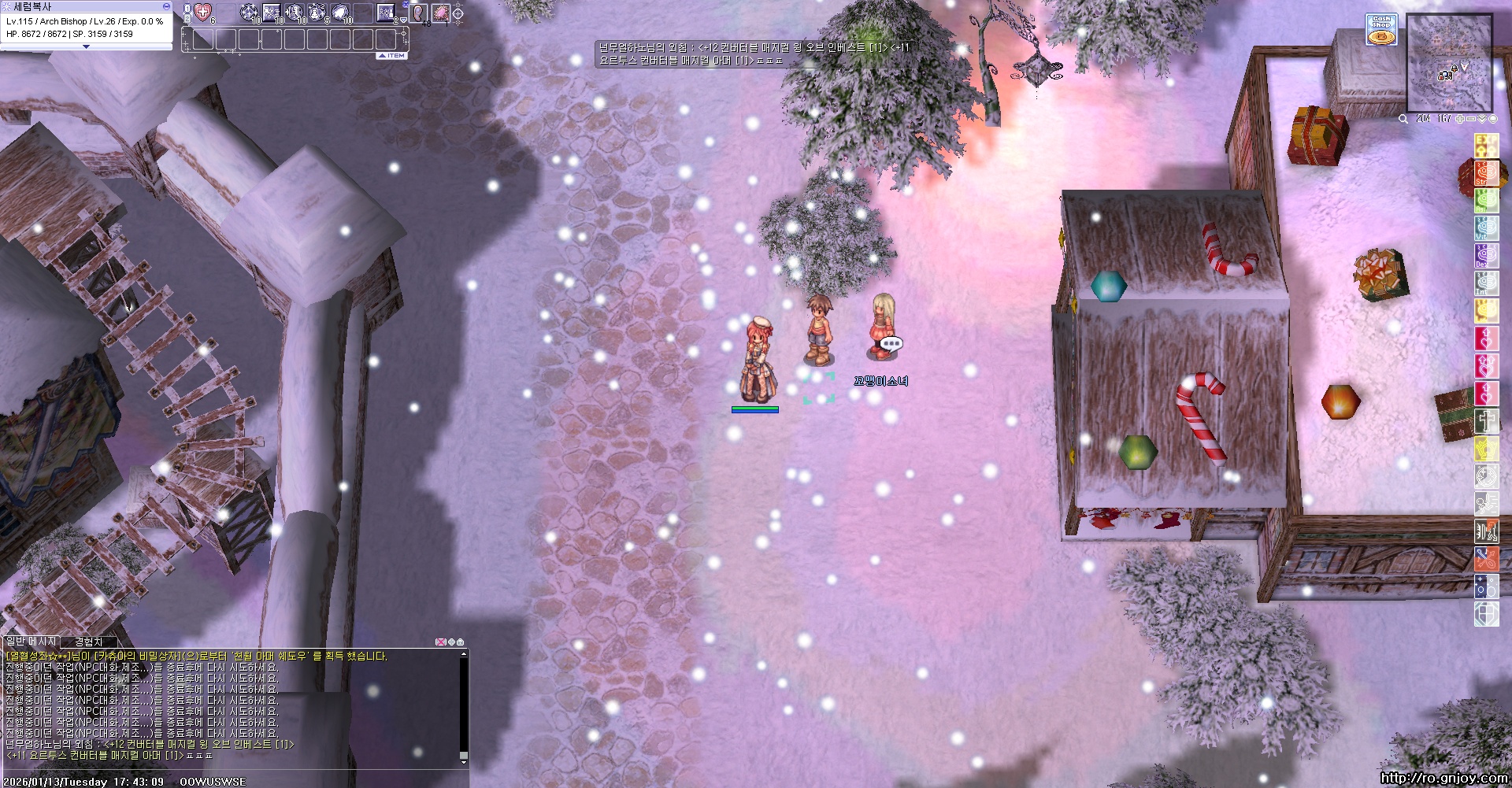Toggle the ITEM hotbar button
This screenshot has width=1512, height=788.
point(392,56)
